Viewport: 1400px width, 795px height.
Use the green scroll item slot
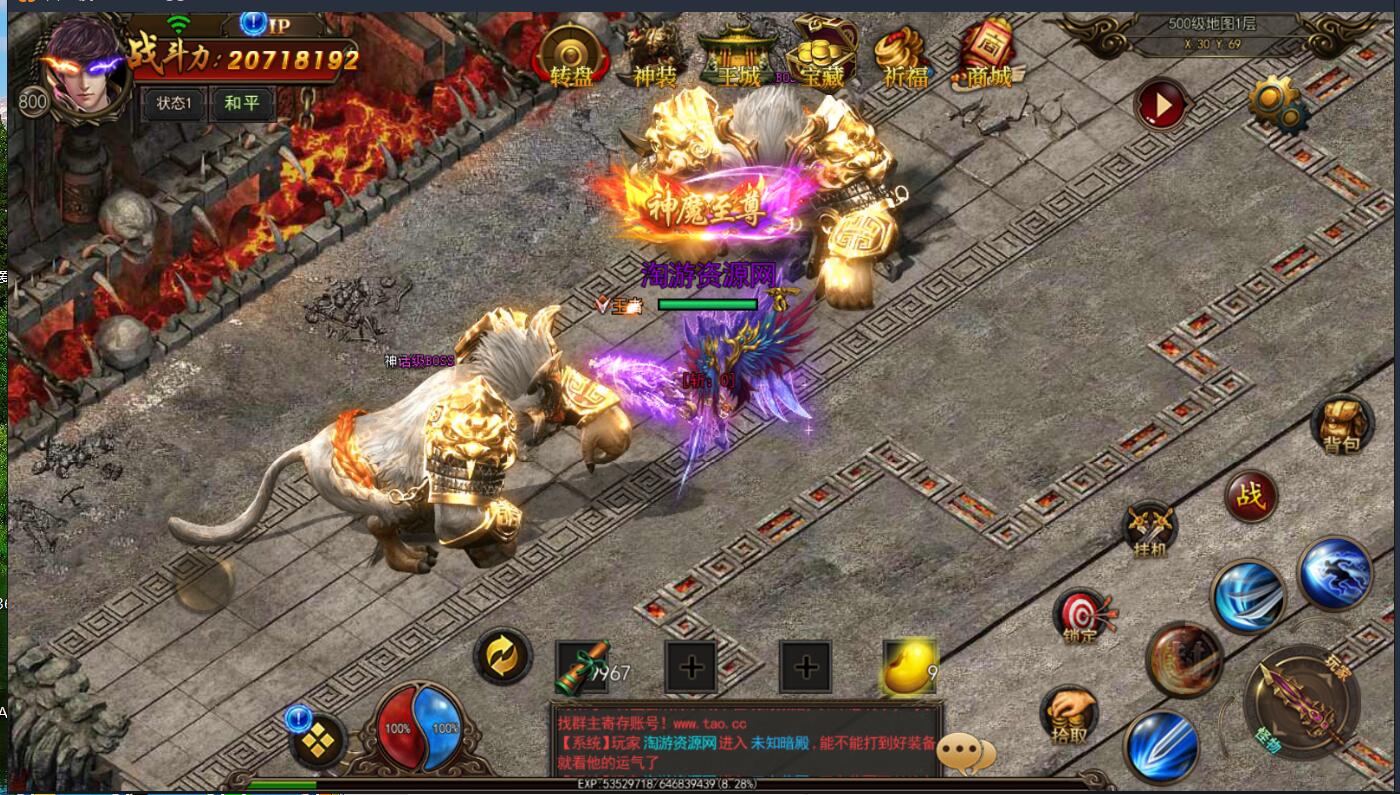click(x=581, y=667)
